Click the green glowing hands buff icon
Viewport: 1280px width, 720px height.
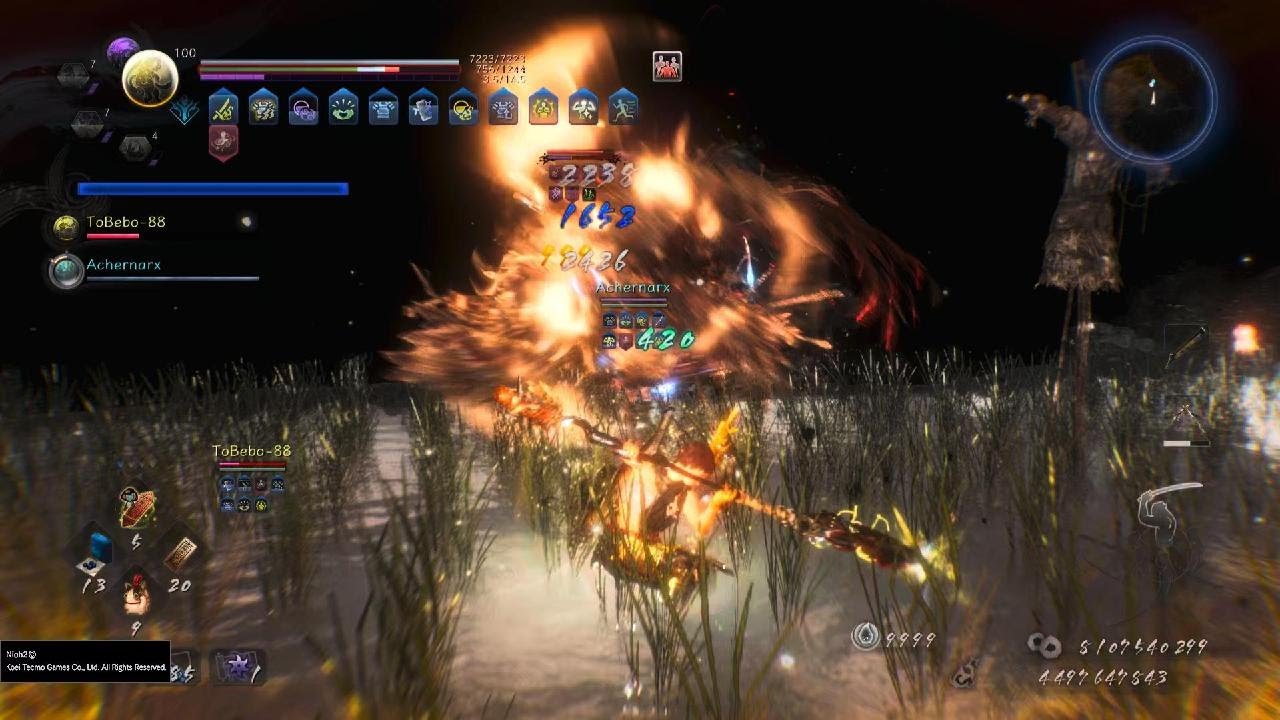coord(343,106)
